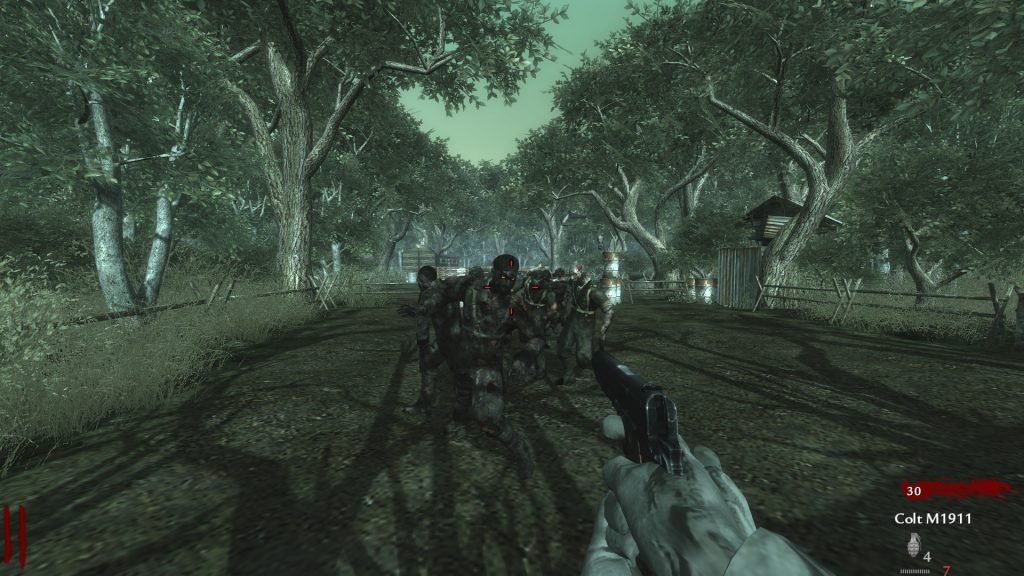The width and height of the screenshot is (1024, 576).
Task: Click the Colt M1911 weapon label
Action: (932, 518)
